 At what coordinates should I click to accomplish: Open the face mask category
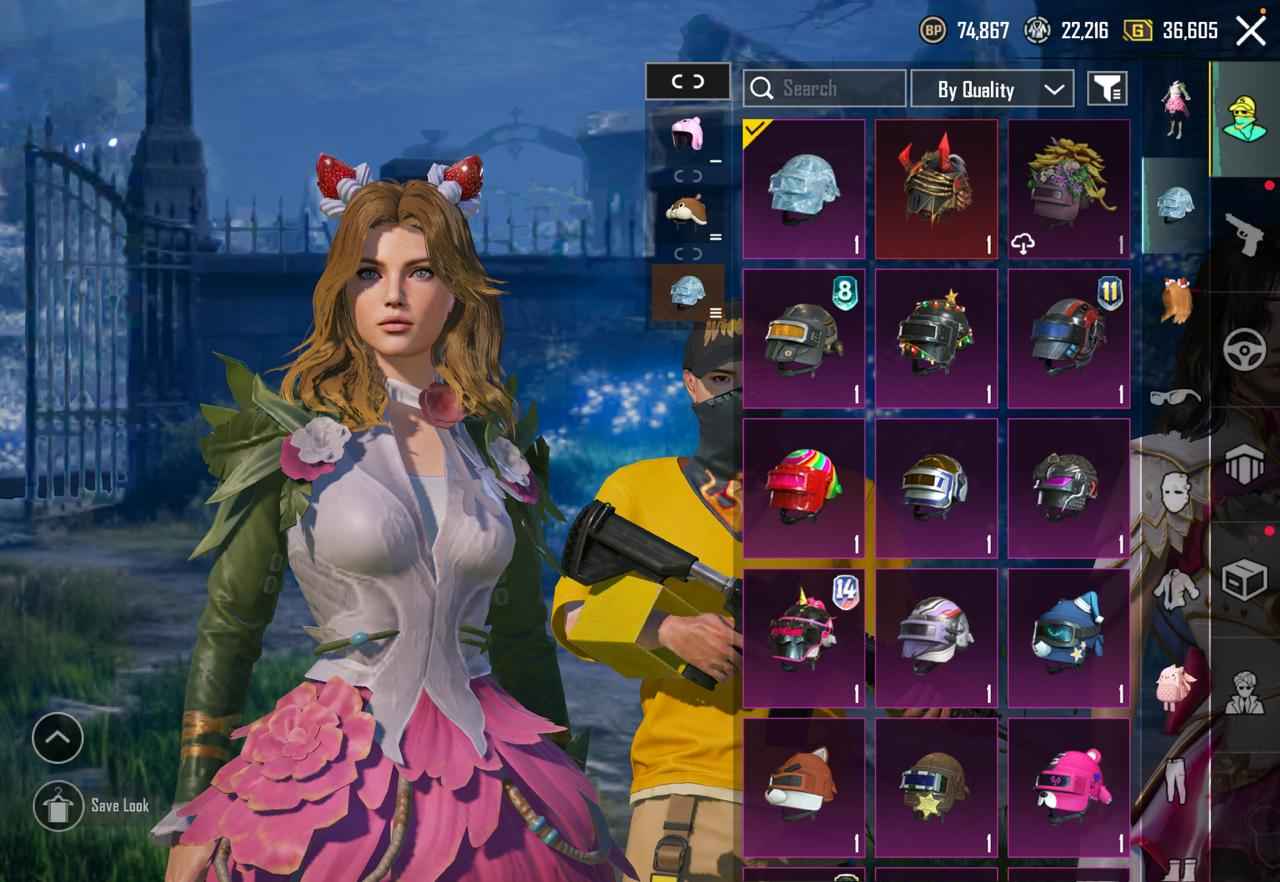pyautogui.click(x=1176, y=493)
